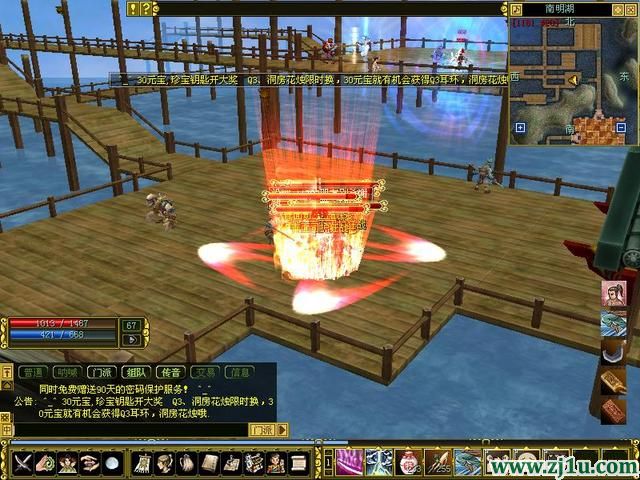Click the crossed swords attack icon
The height and width of the screenshot is (480, 640).
tap(22, 464)
